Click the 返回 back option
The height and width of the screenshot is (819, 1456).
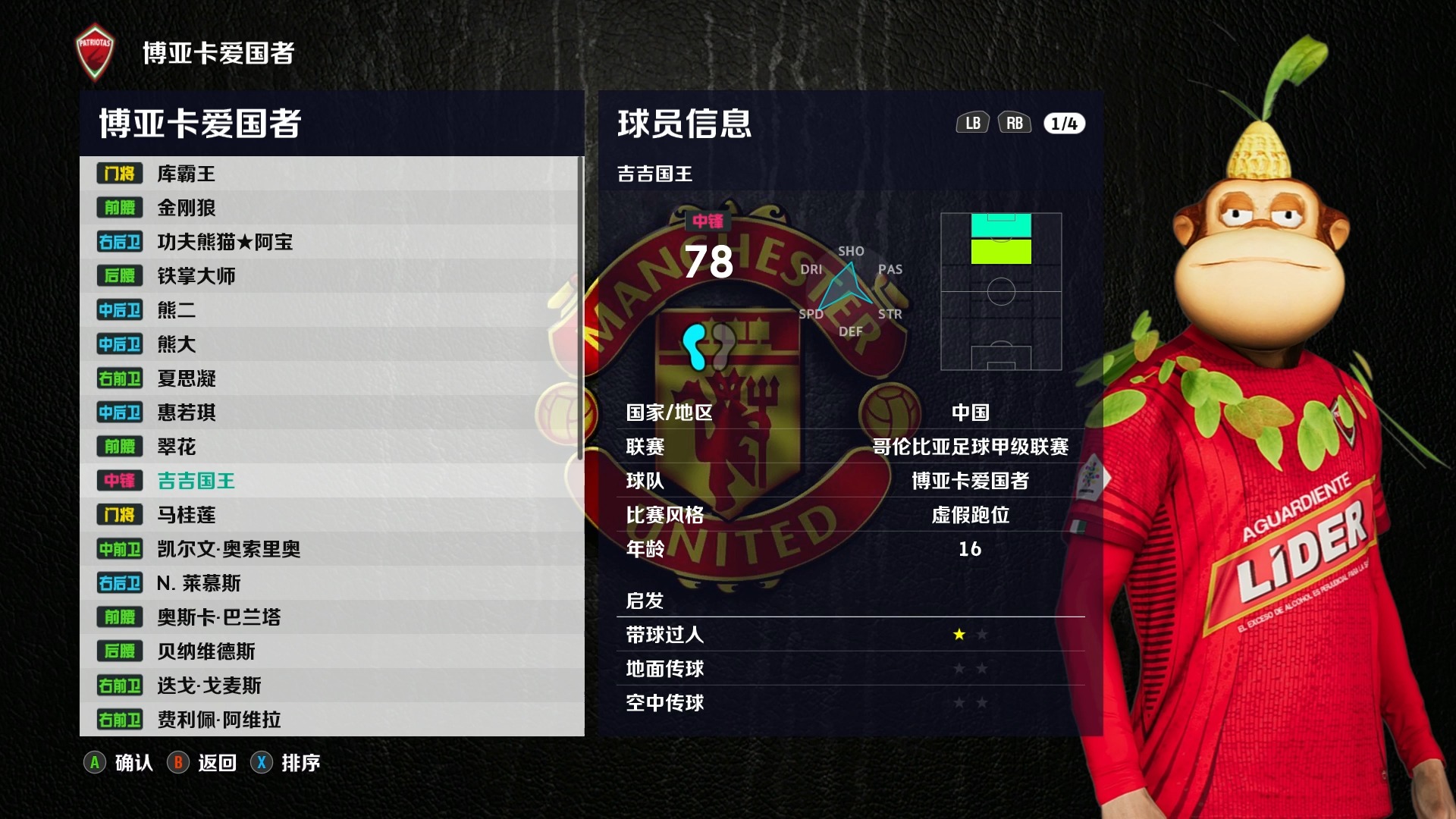[203, 763]
